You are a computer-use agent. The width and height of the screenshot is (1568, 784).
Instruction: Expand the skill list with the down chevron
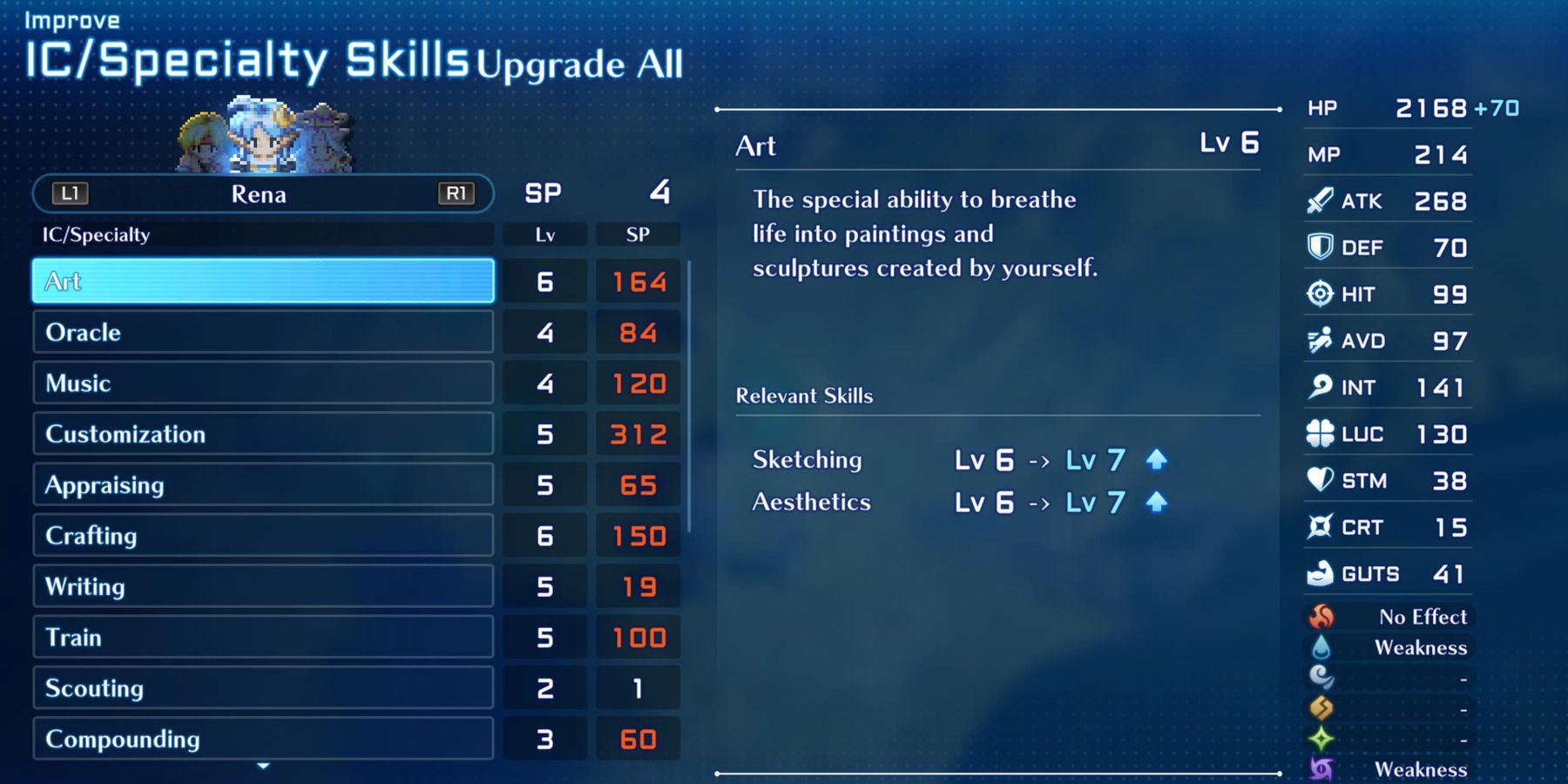pyautogui.click(x=261, y=767)
